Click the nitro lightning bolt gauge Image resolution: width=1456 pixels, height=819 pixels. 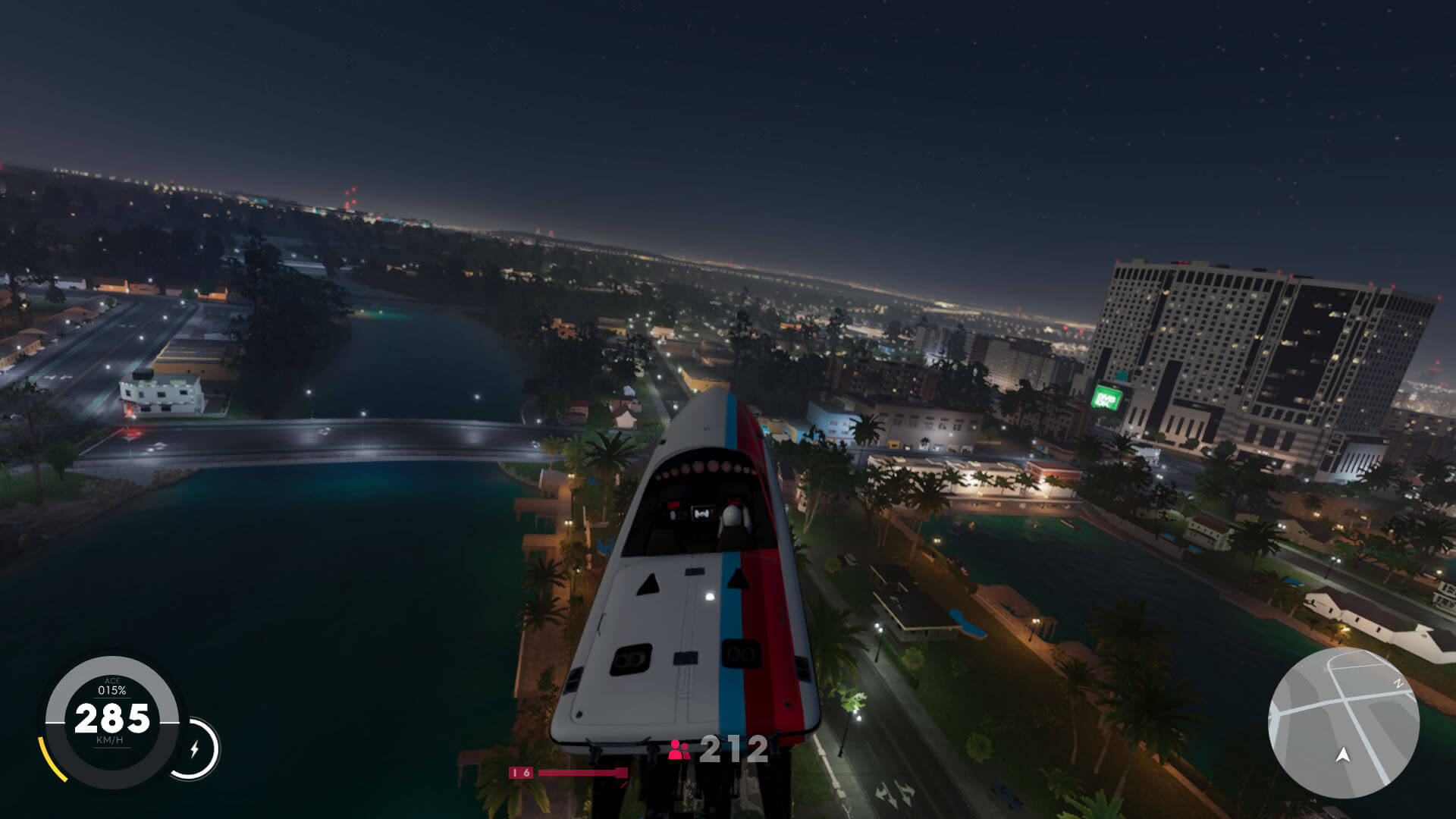pyautogui.click(x=194, y=749)
